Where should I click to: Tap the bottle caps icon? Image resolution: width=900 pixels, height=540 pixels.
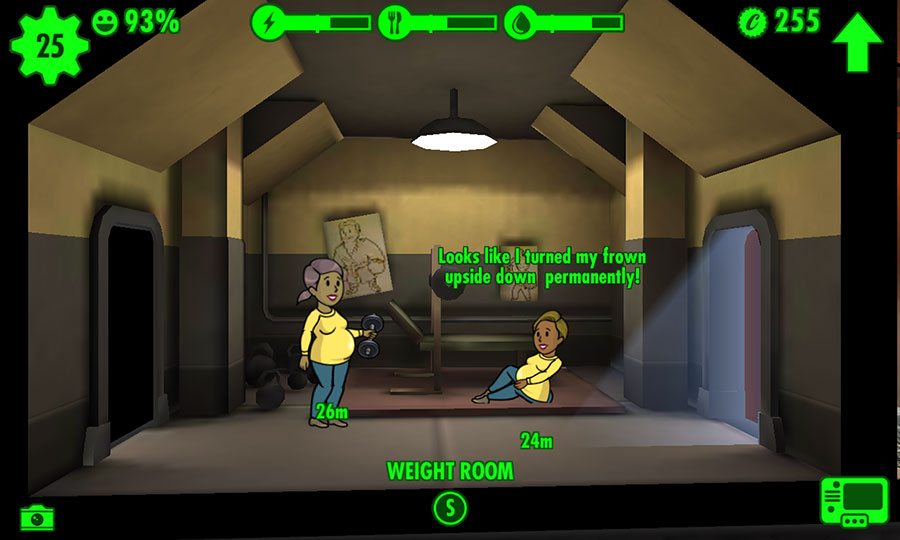pyautogui.click(x=752, y=20)
